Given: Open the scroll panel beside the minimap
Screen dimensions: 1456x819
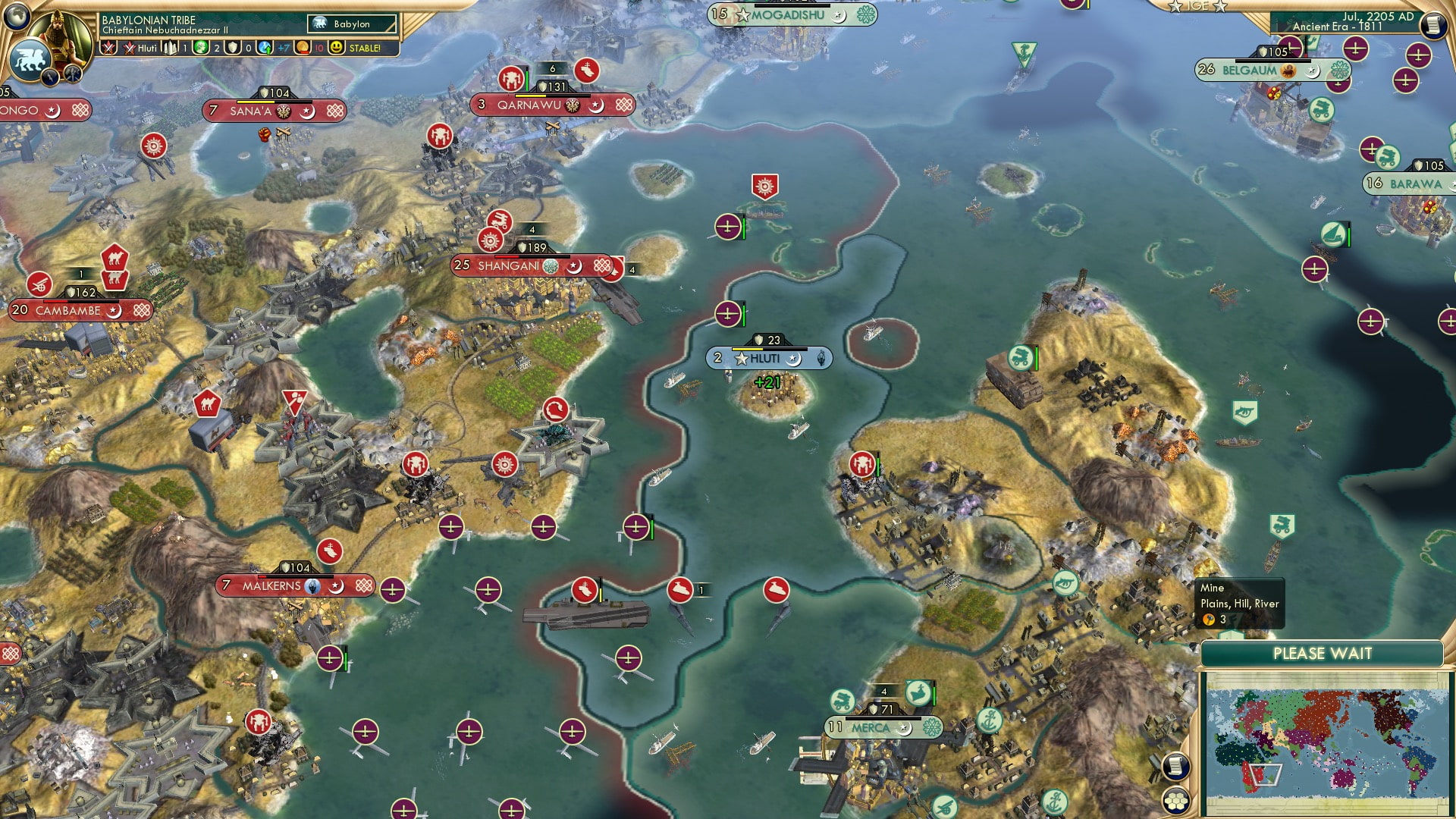Looking at the screenshot, I should (x=1175, y=766).
